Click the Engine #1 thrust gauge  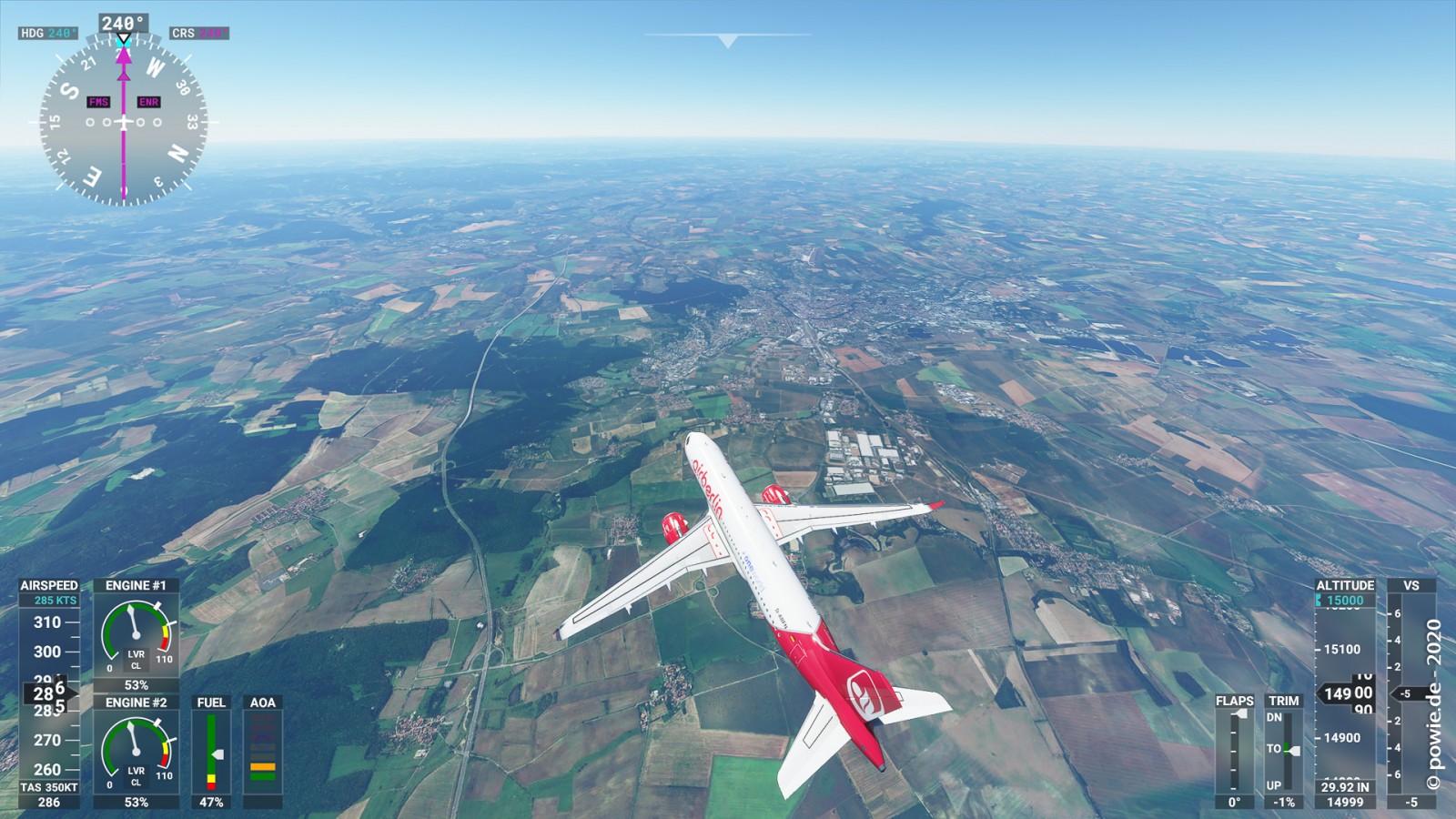(x=136, y=636)
